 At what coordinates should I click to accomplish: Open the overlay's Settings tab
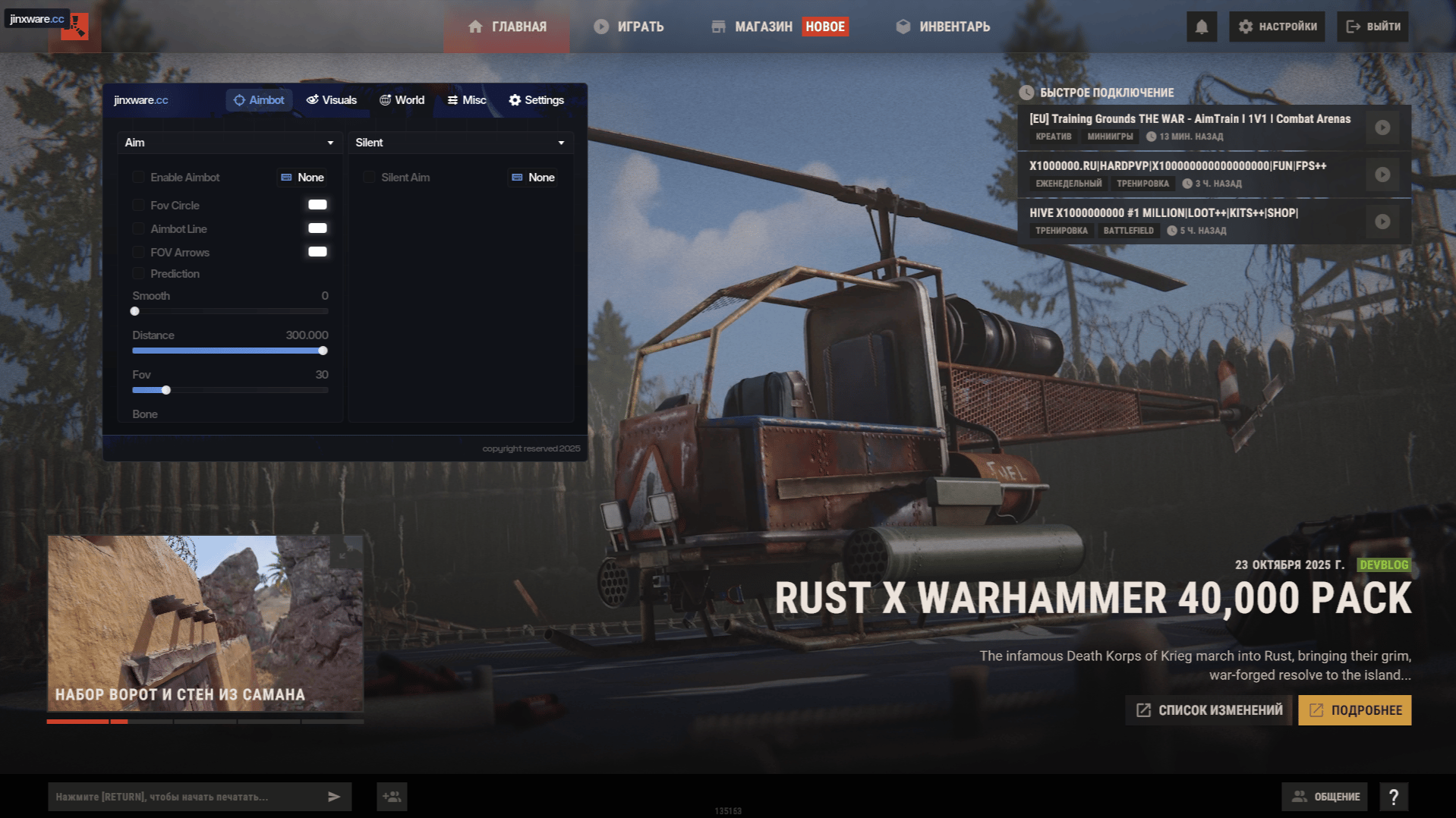coord(536,100)
